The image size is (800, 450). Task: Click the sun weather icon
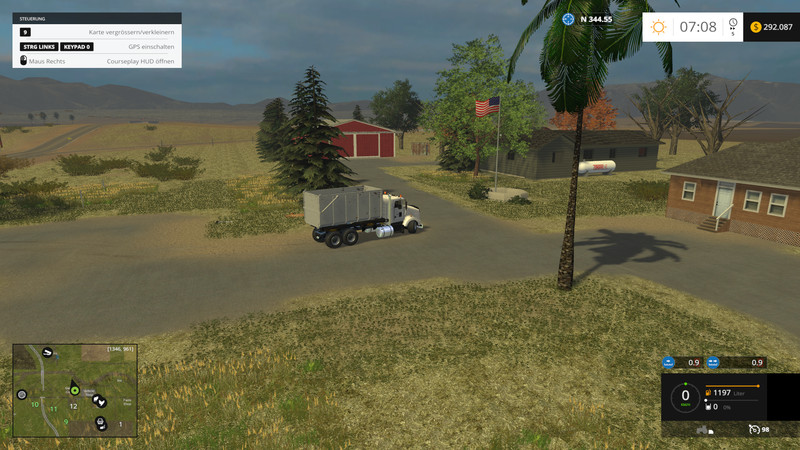point(658,27)
